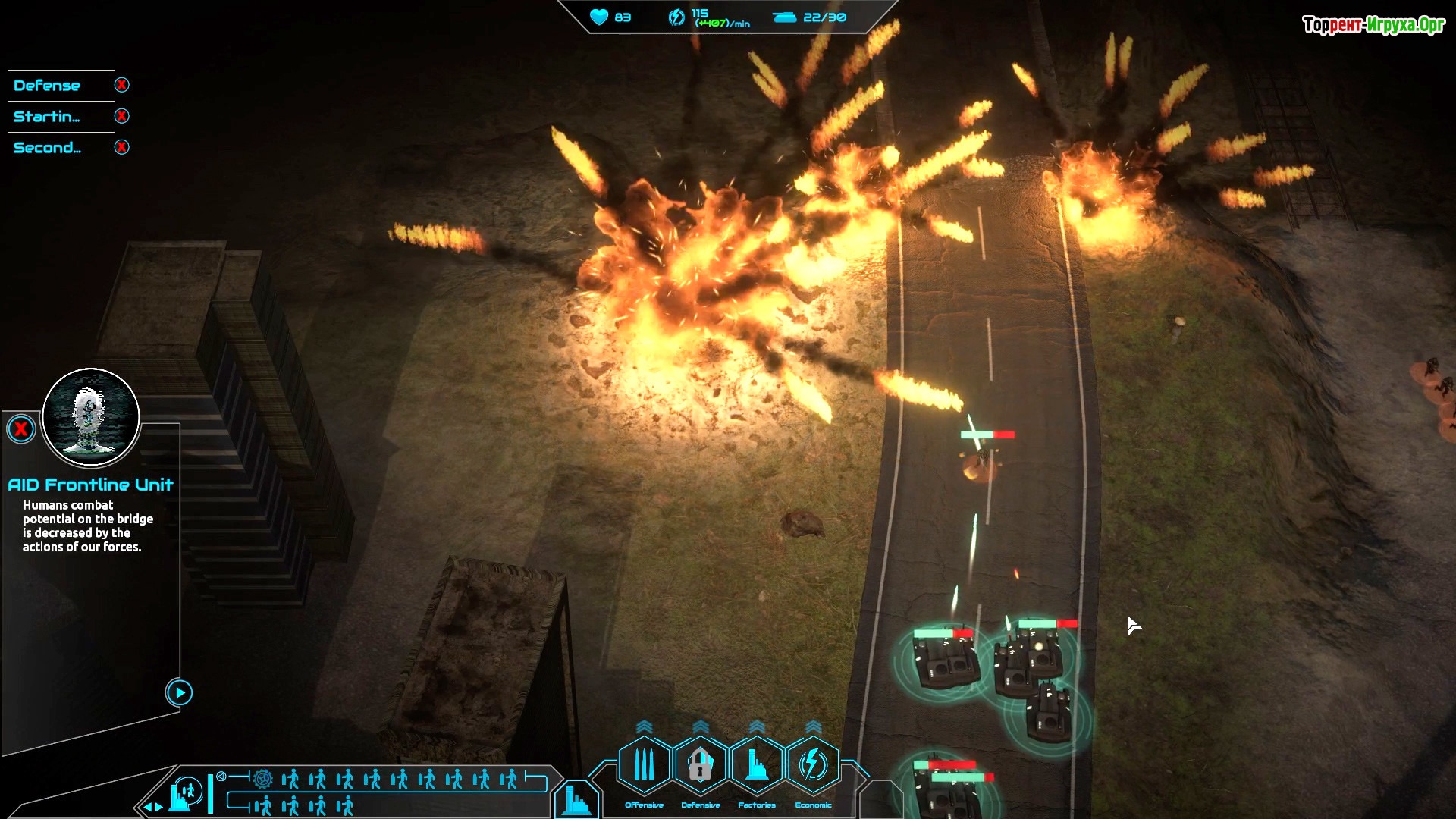Open the Offensive build category

(x=644, y=765)
